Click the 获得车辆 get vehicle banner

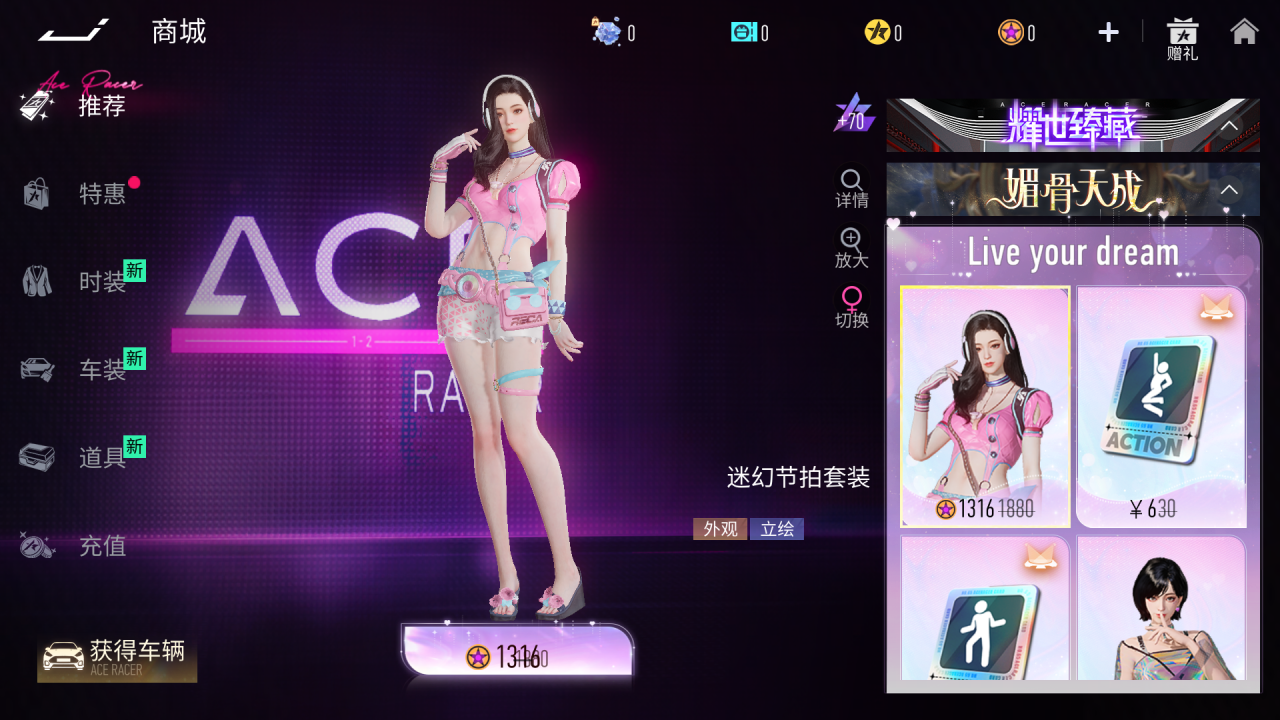pos(117,659)
